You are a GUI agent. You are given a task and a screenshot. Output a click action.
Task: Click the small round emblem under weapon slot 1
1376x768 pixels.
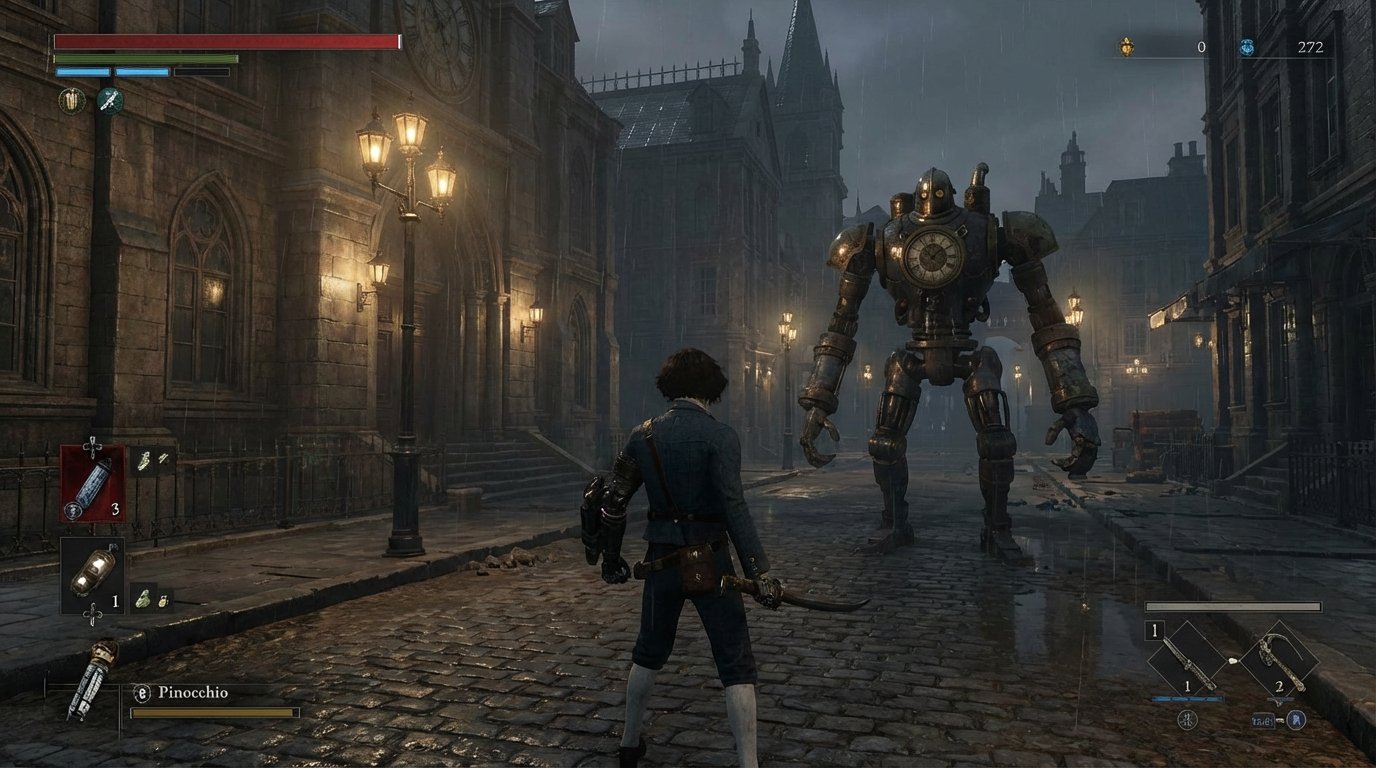[x=1187, y=719]
